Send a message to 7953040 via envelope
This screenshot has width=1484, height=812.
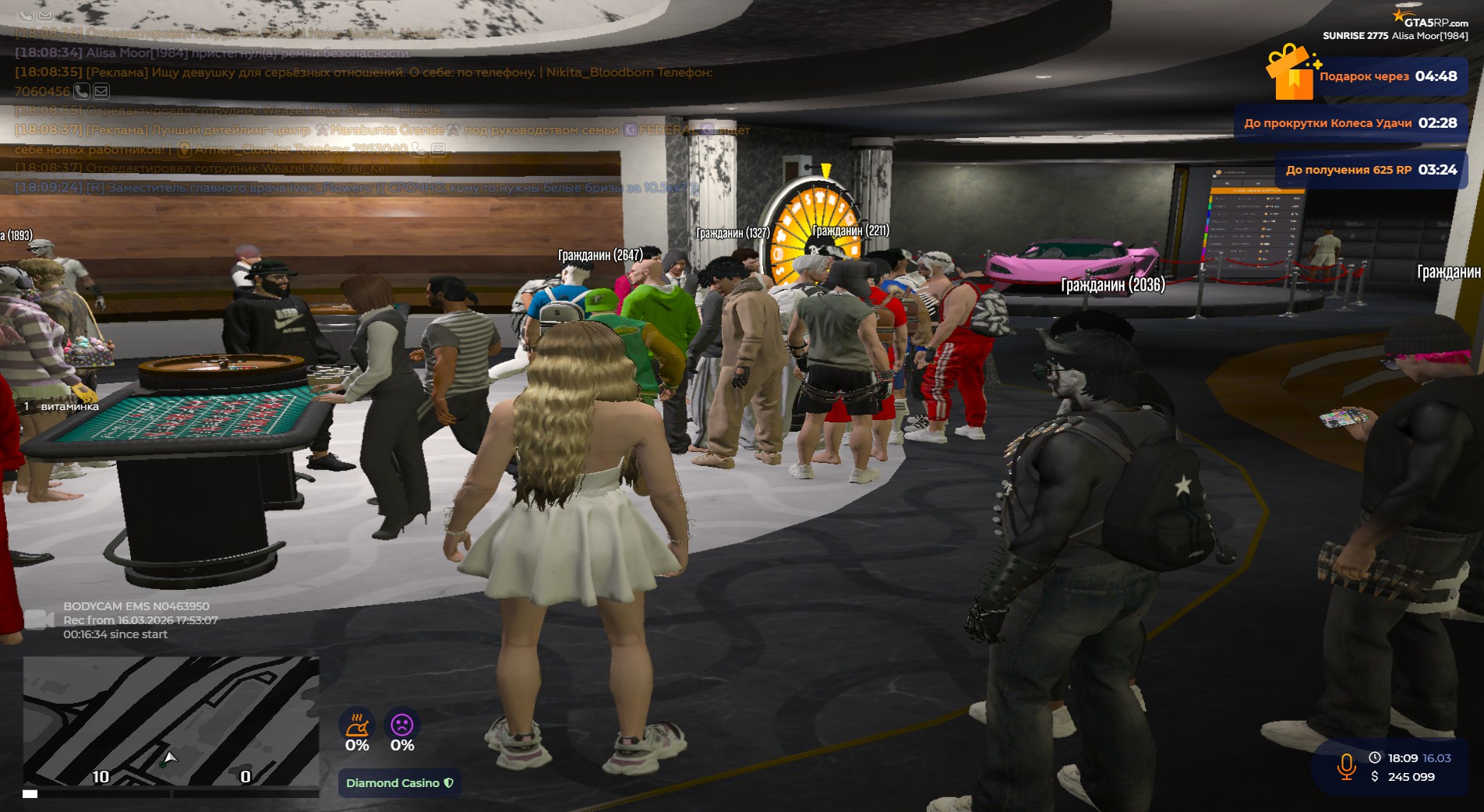point(438,149)
